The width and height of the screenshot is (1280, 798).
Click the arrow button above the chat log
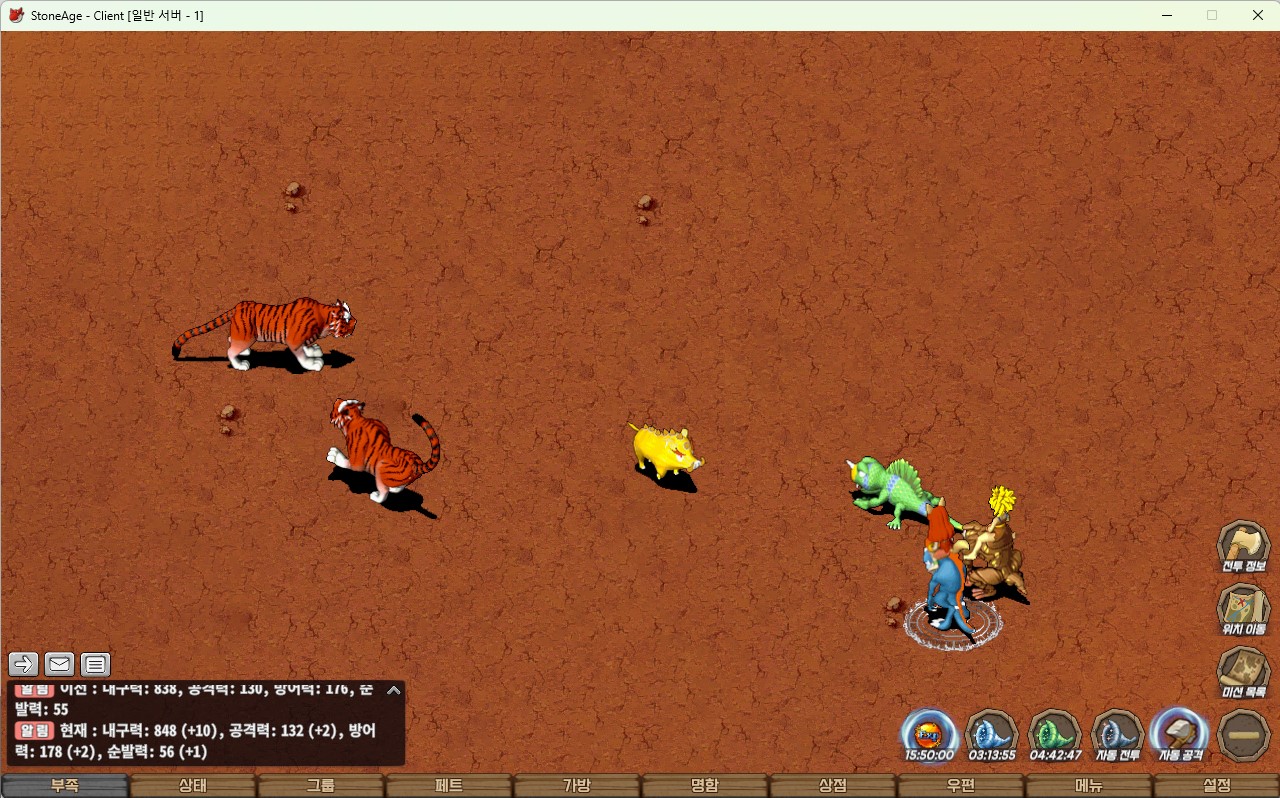[x=24, y=664]
